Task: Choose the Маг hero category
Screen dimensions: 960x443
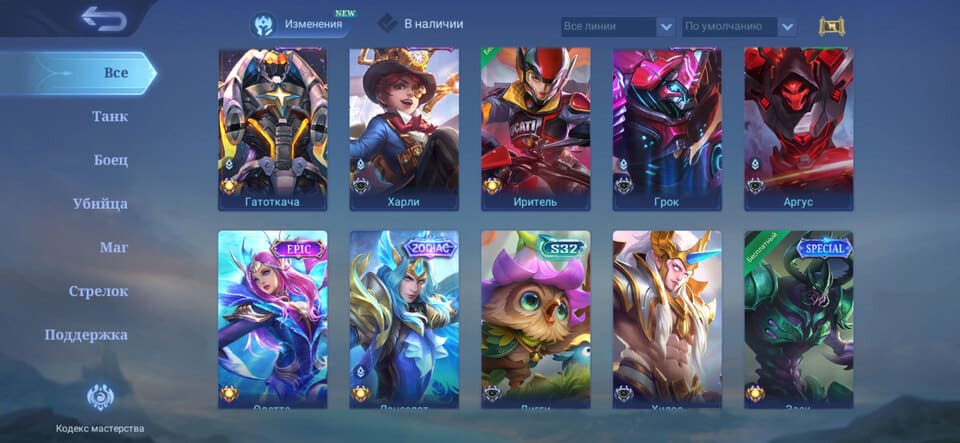Action: [113, 247]
